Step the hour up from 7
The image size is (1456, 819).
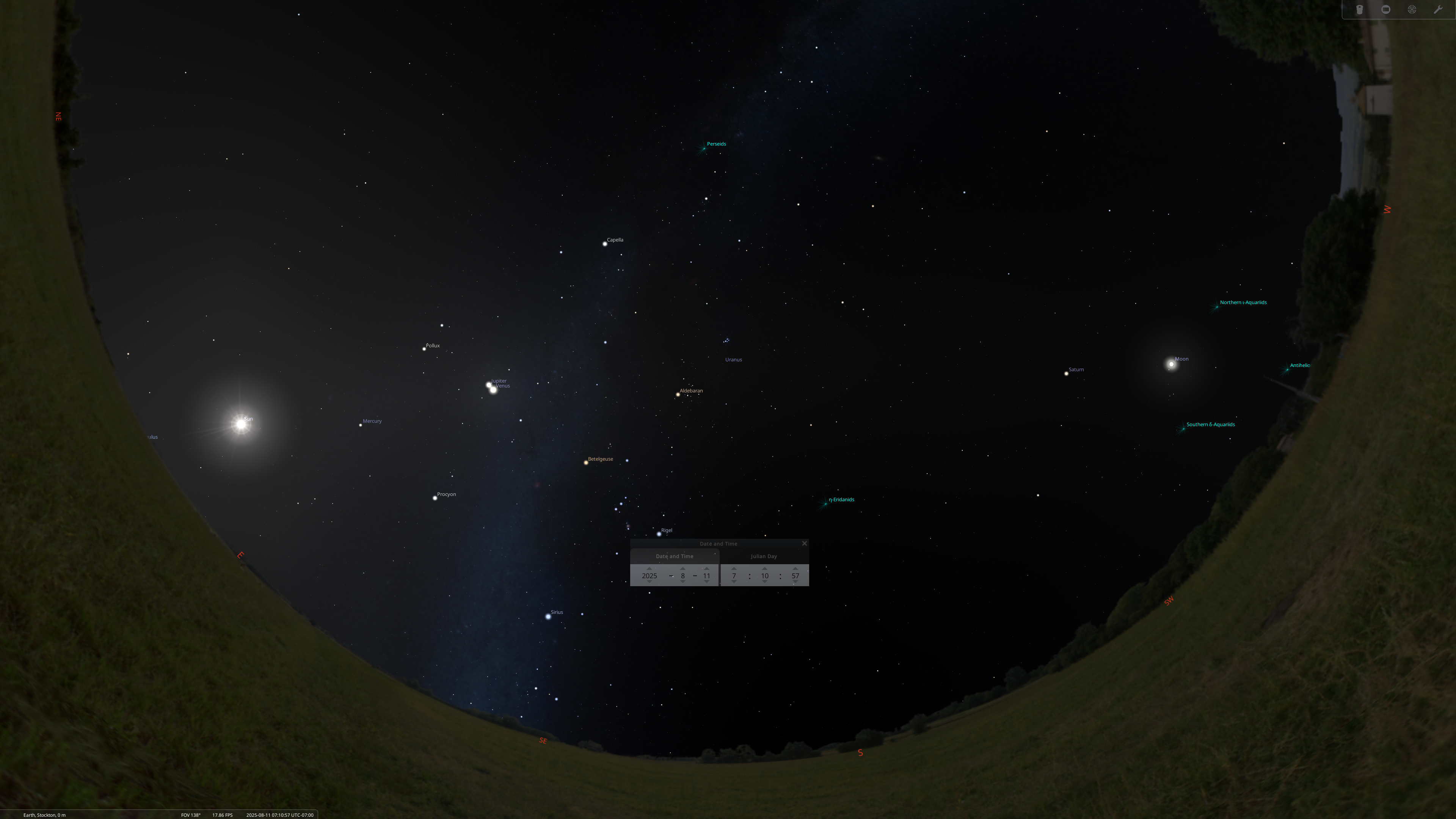(x=734, y=569)
